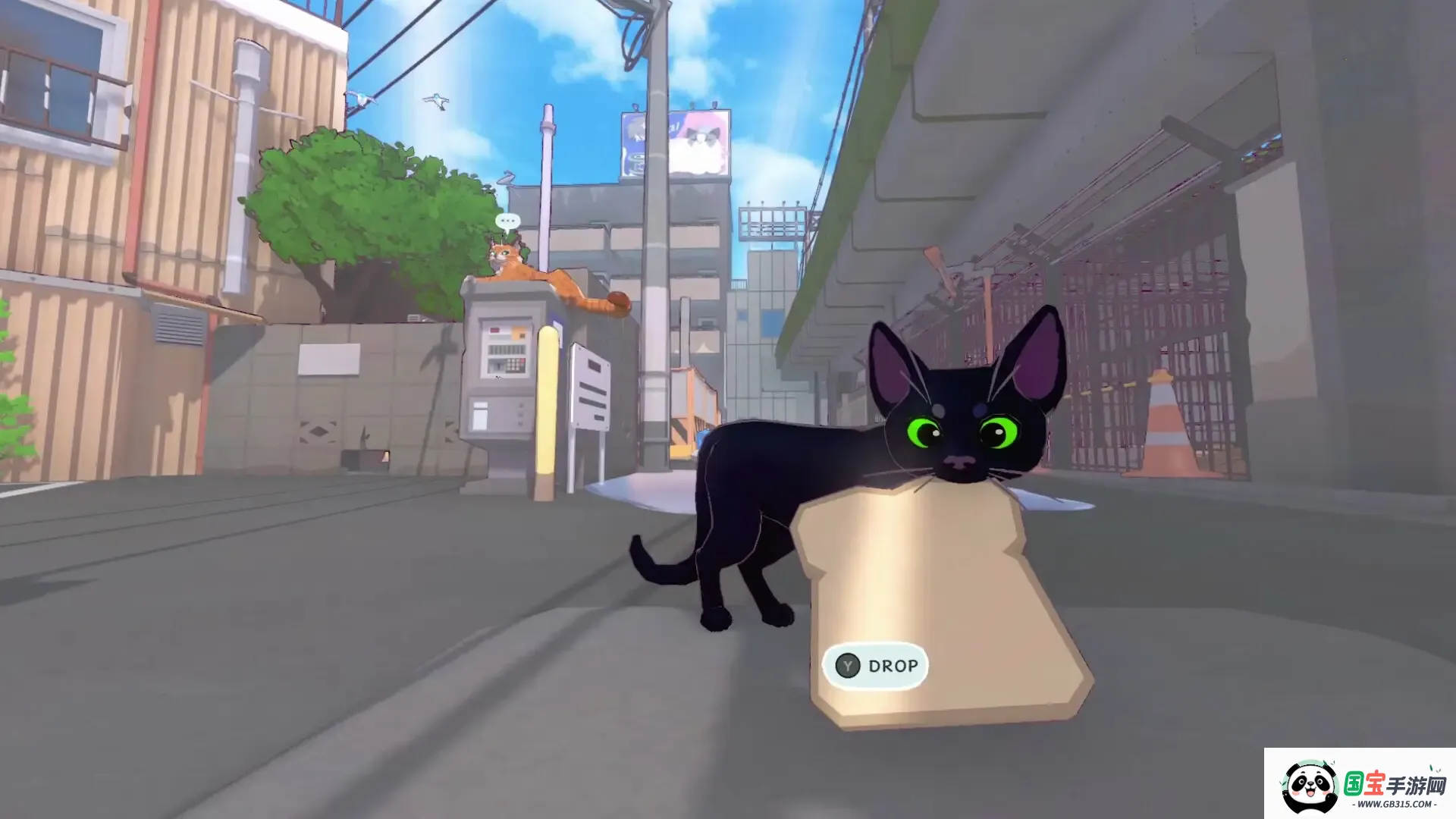
Task: Open the speech bubble above the orange cat
Action: click(x=508, y=220)
